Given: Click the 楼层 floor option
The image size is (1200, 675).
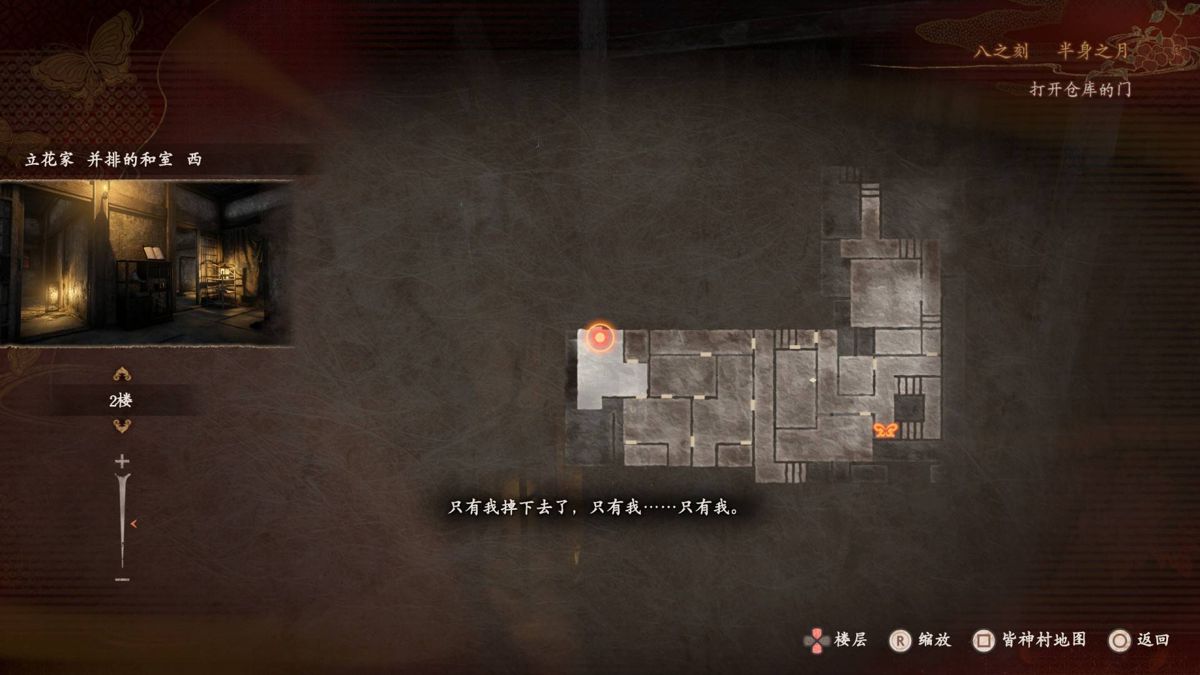Looking at the screenshot, I should pyautogui.click(x=836, y=640).
